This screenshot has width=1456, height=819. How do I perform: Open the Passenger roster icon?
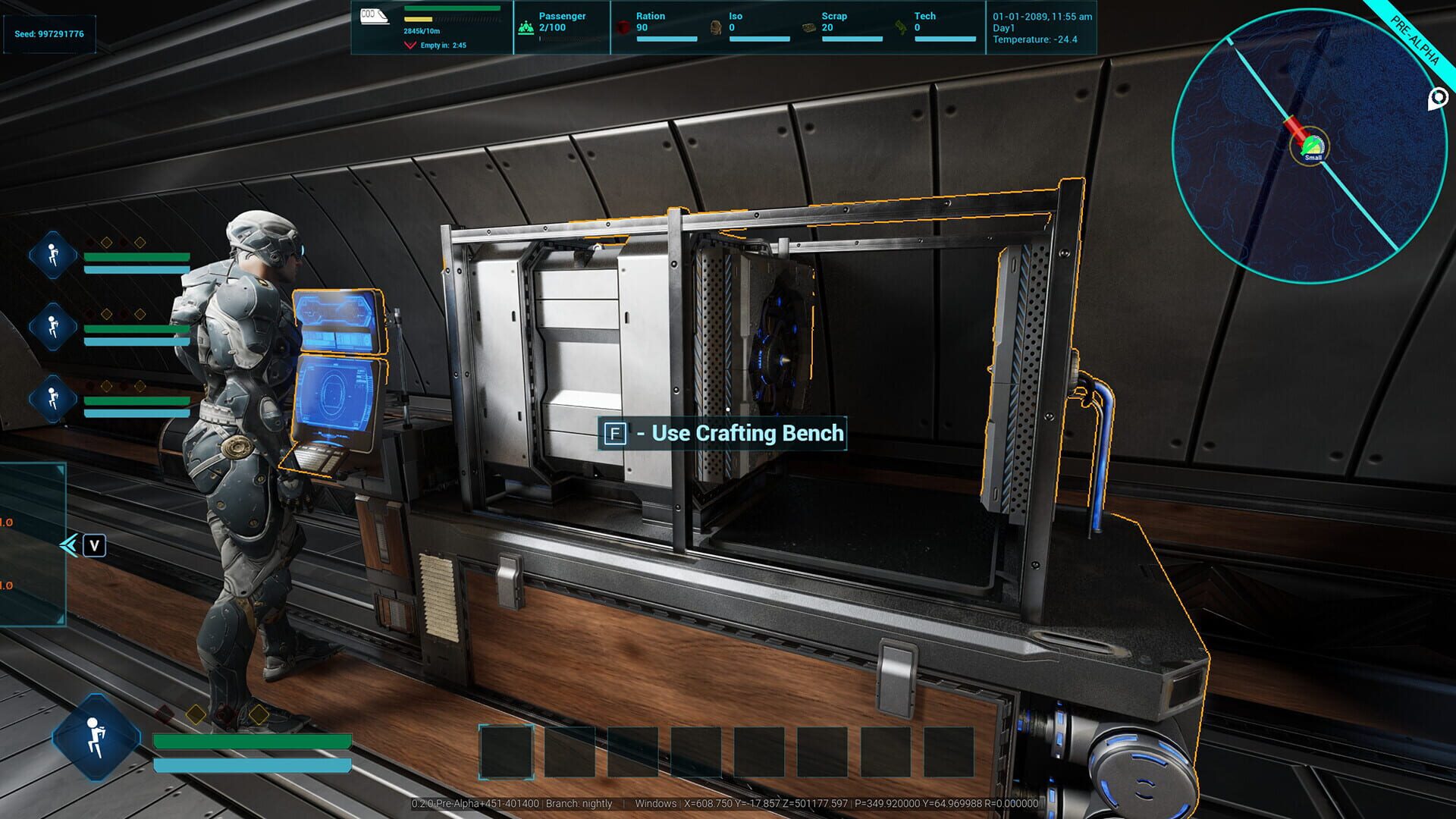(525, 28)
